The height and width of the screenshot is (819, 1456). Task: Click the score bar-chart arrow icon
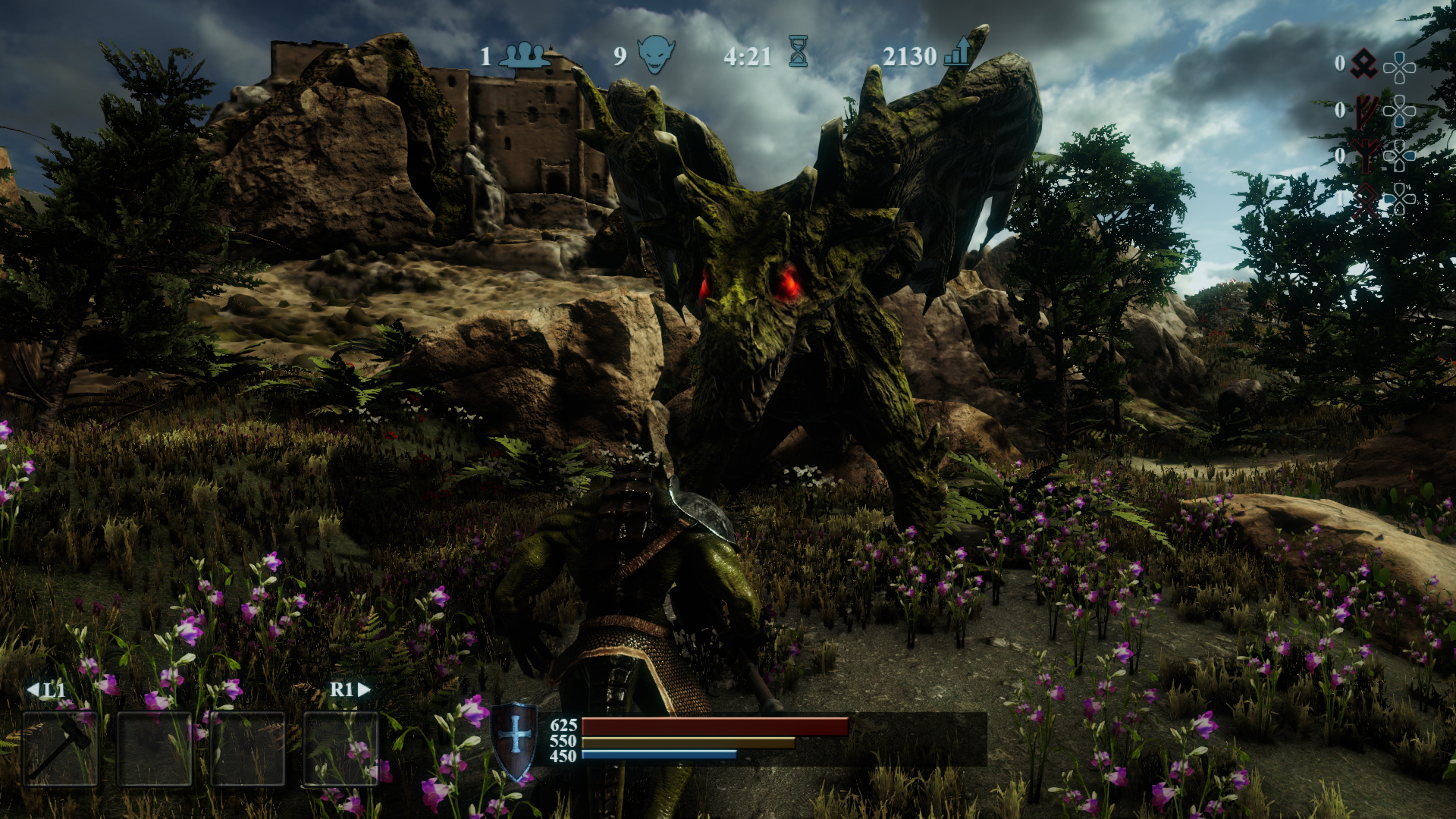[x=957, y=52]
